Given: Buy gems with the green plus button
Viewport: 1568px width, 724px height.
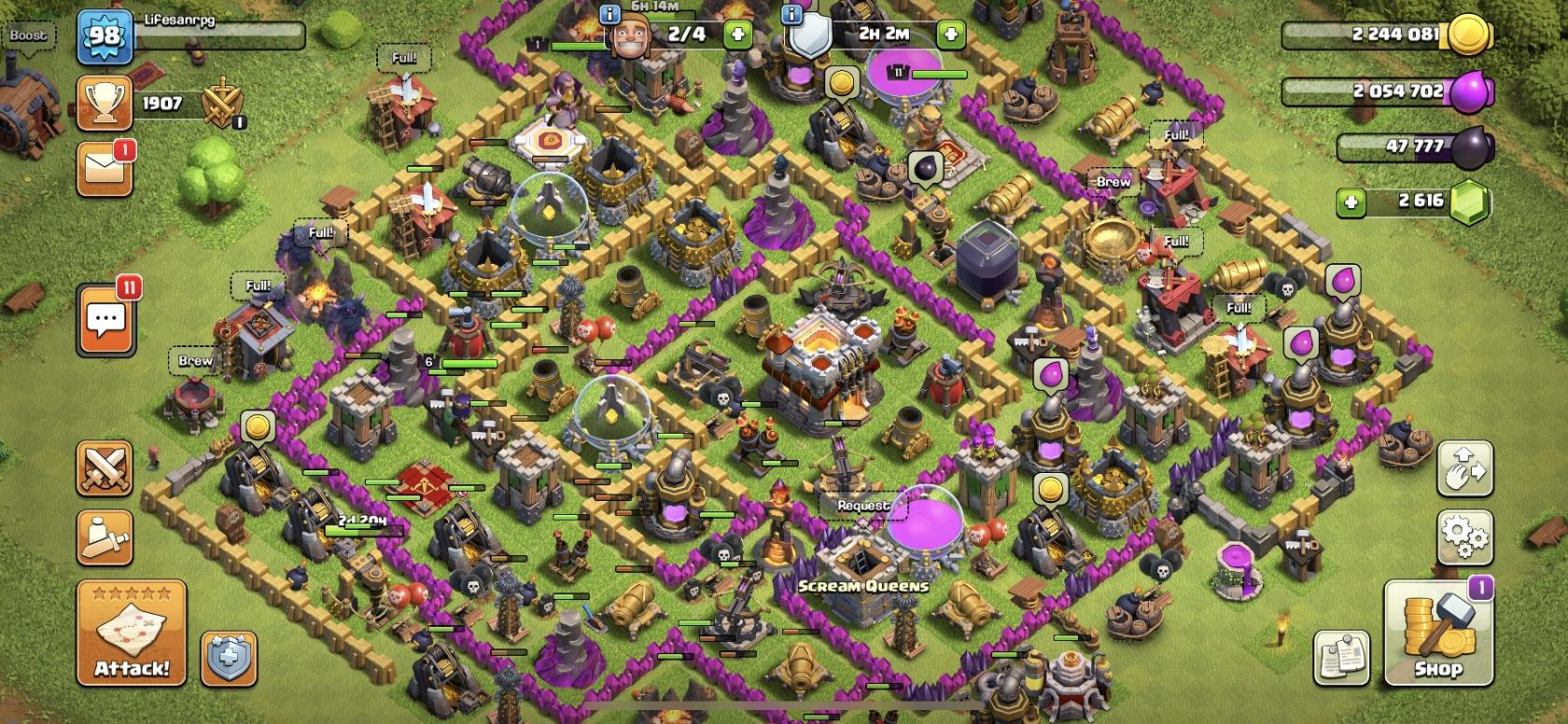Looking at the screenshot, I should [x=1351, y=202].
